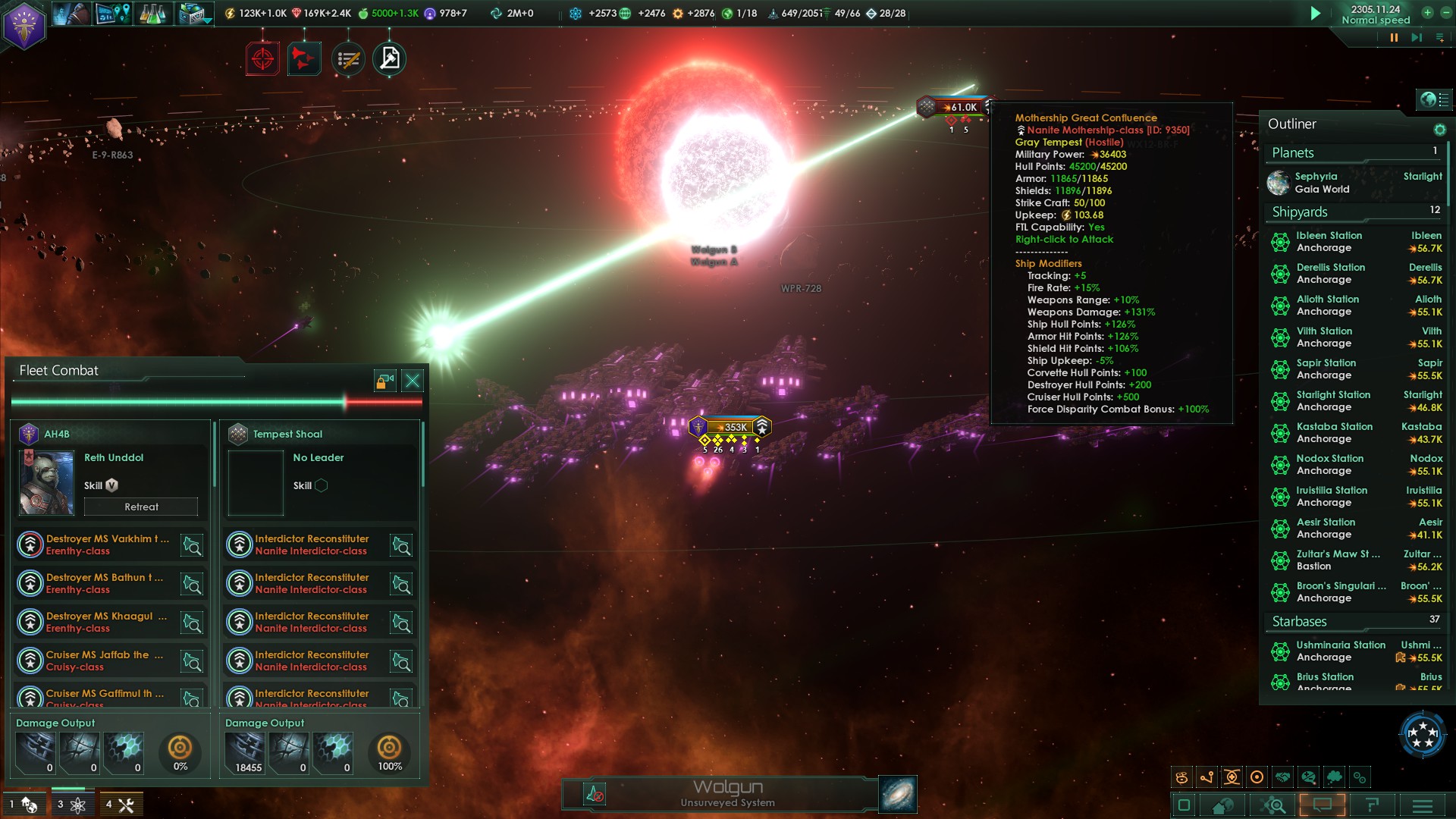Toggle the Fleet Combat camera lock
The height and width of the screenshot is (819, 1456).
click(x=384, y=381)
